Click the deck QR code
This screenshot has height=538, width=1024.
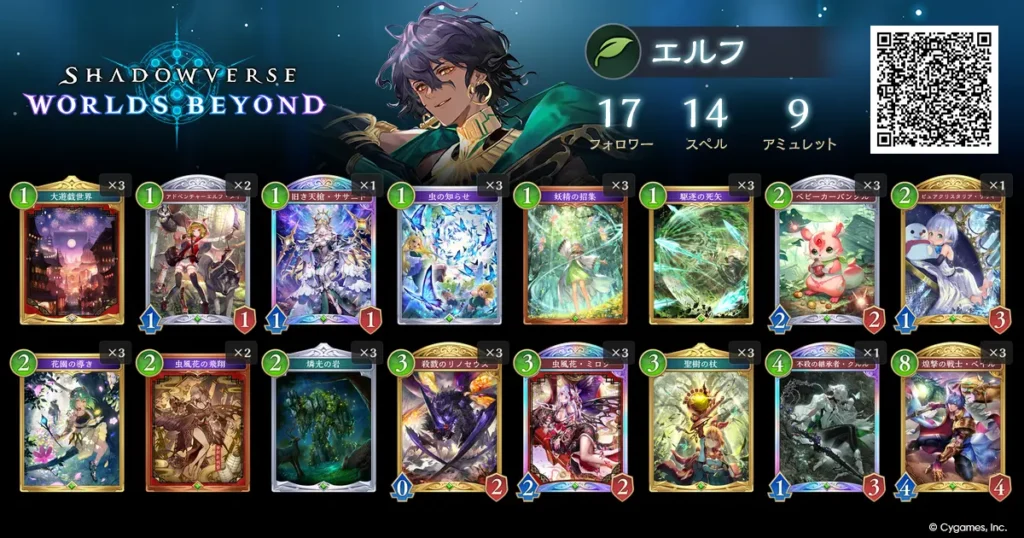935,89
